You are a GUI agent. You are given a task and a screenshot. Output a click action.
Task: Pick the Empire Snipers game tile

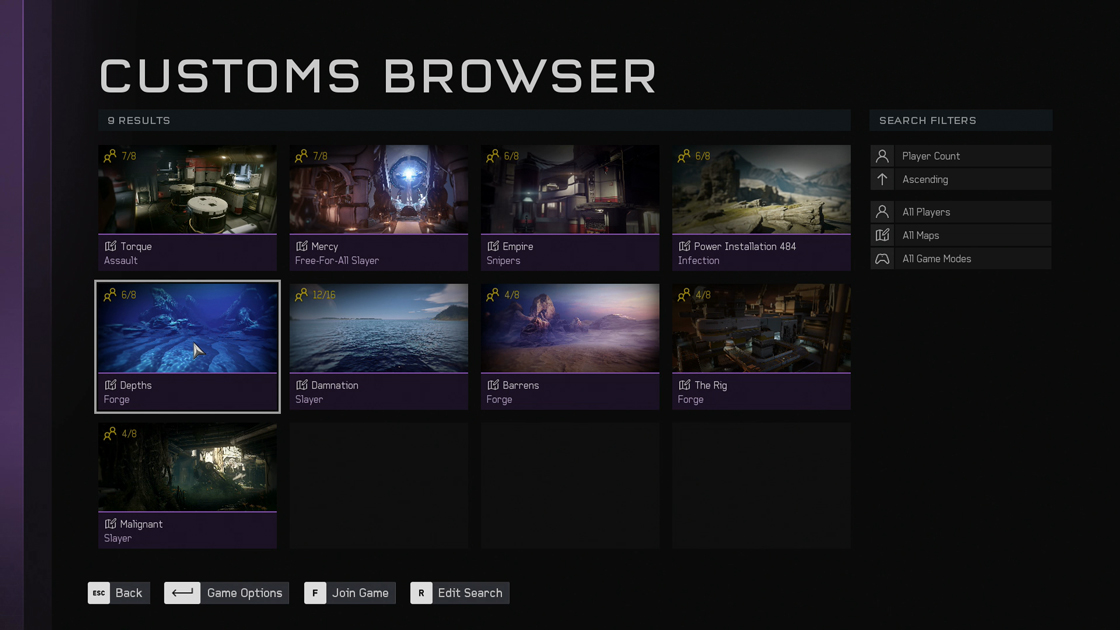pos(569,207)
